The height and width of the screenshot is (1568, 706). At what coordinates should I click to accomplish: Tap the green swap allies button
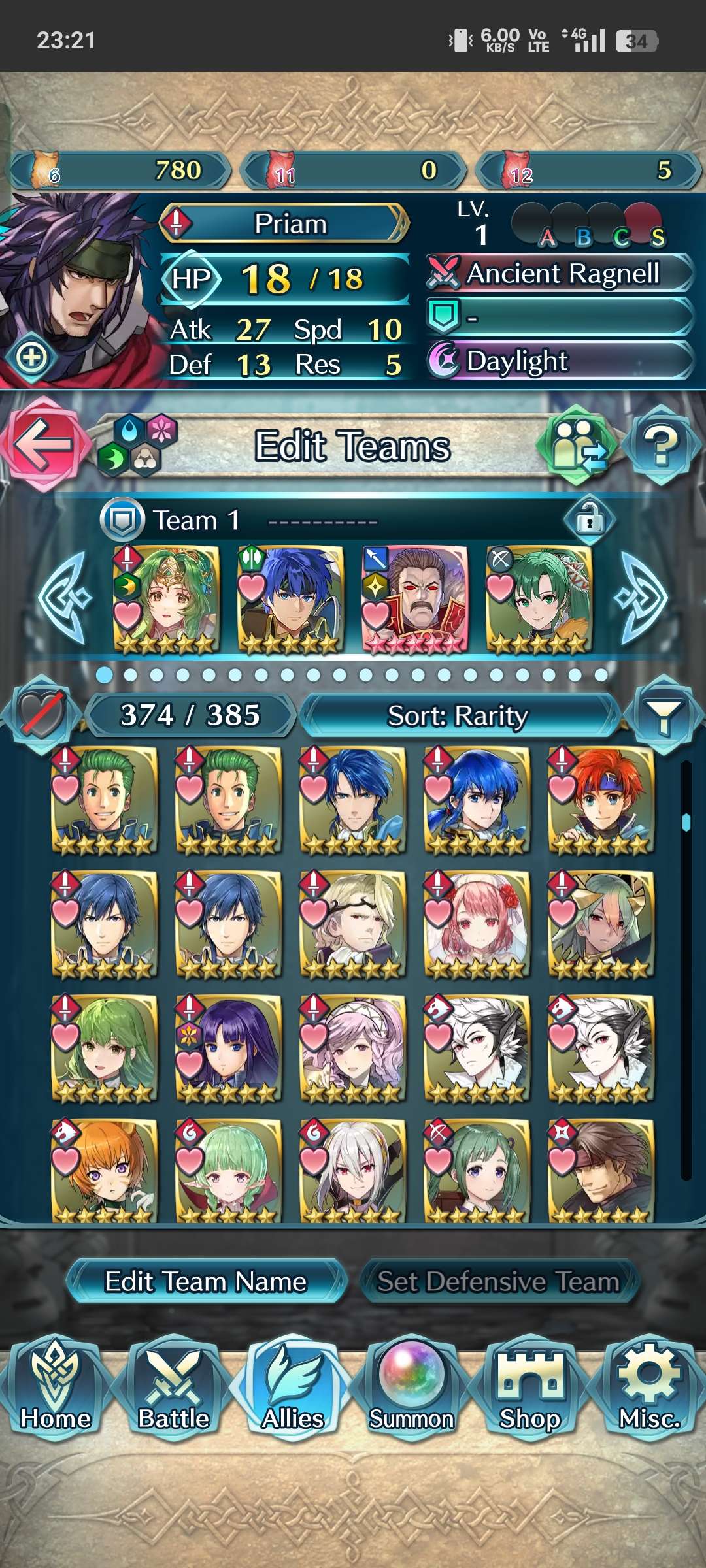coord(577,446)
